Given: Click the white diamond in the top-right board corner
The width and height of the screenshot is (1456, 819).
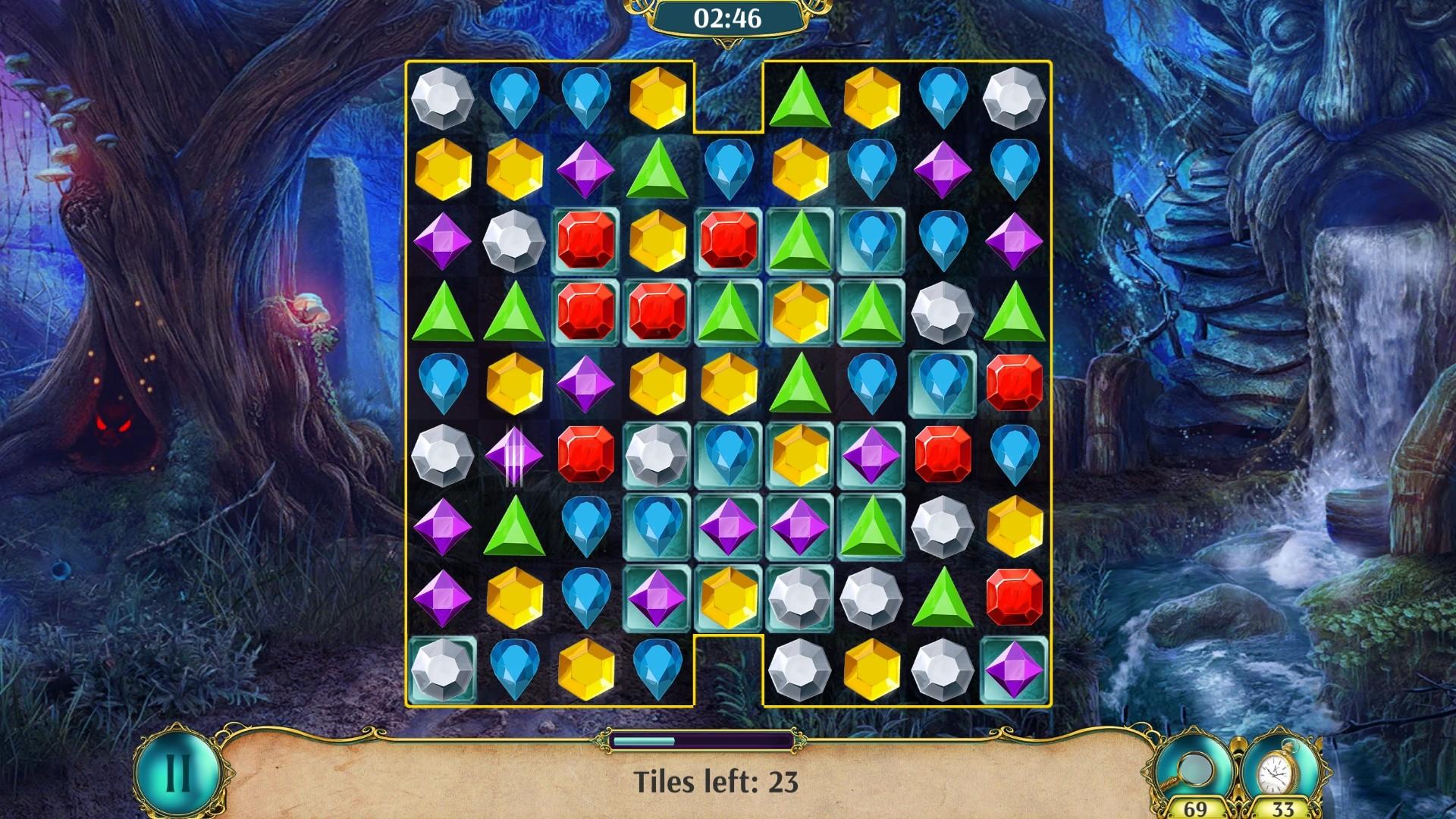Looking at the screenshot, I should tap(1012, 99).
